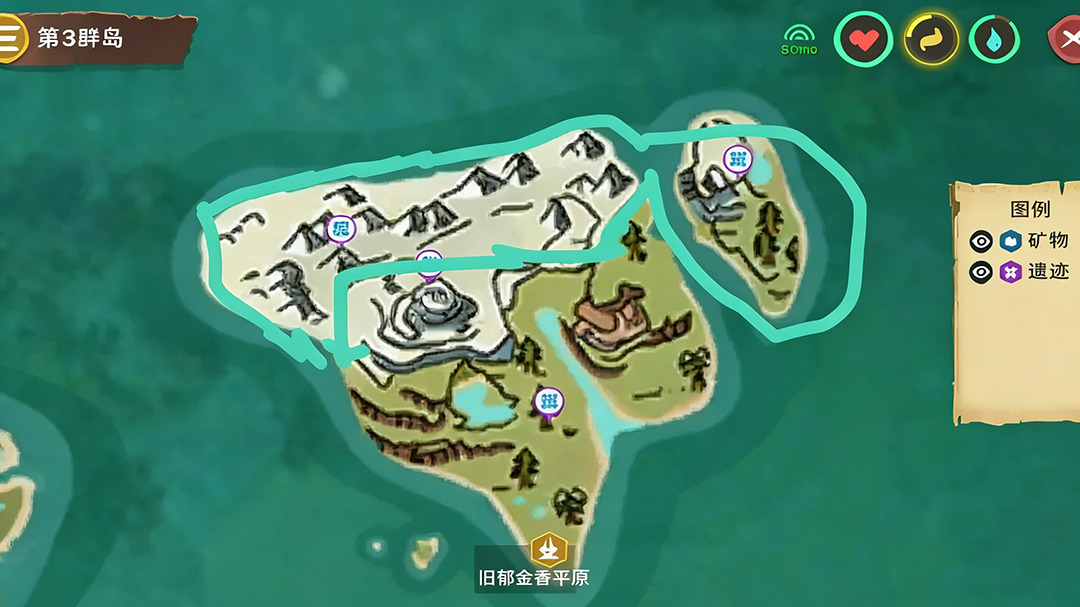The width and height of the screenshot is (1080, 607).
Task: Select the ruin marker above the spiral snow peak
Action: click(429, 262)
